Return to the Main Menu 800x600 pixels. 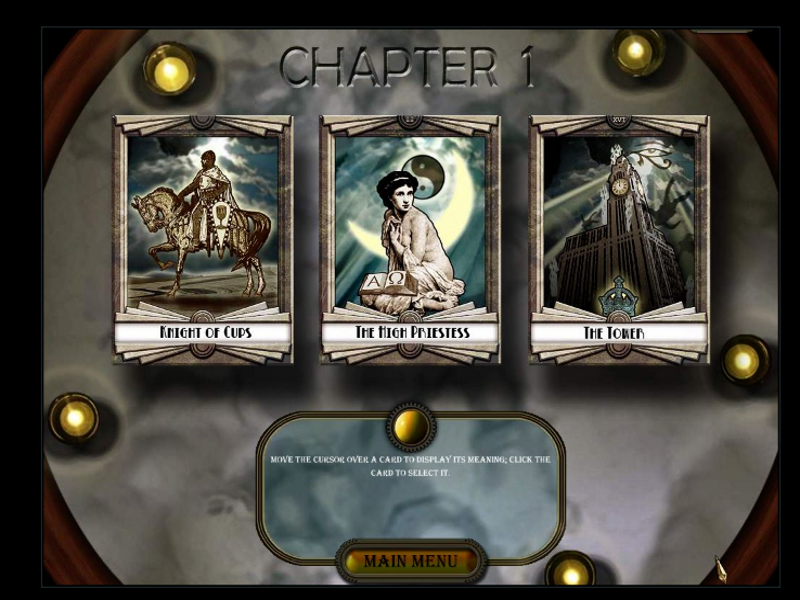[x=410, y=561]
